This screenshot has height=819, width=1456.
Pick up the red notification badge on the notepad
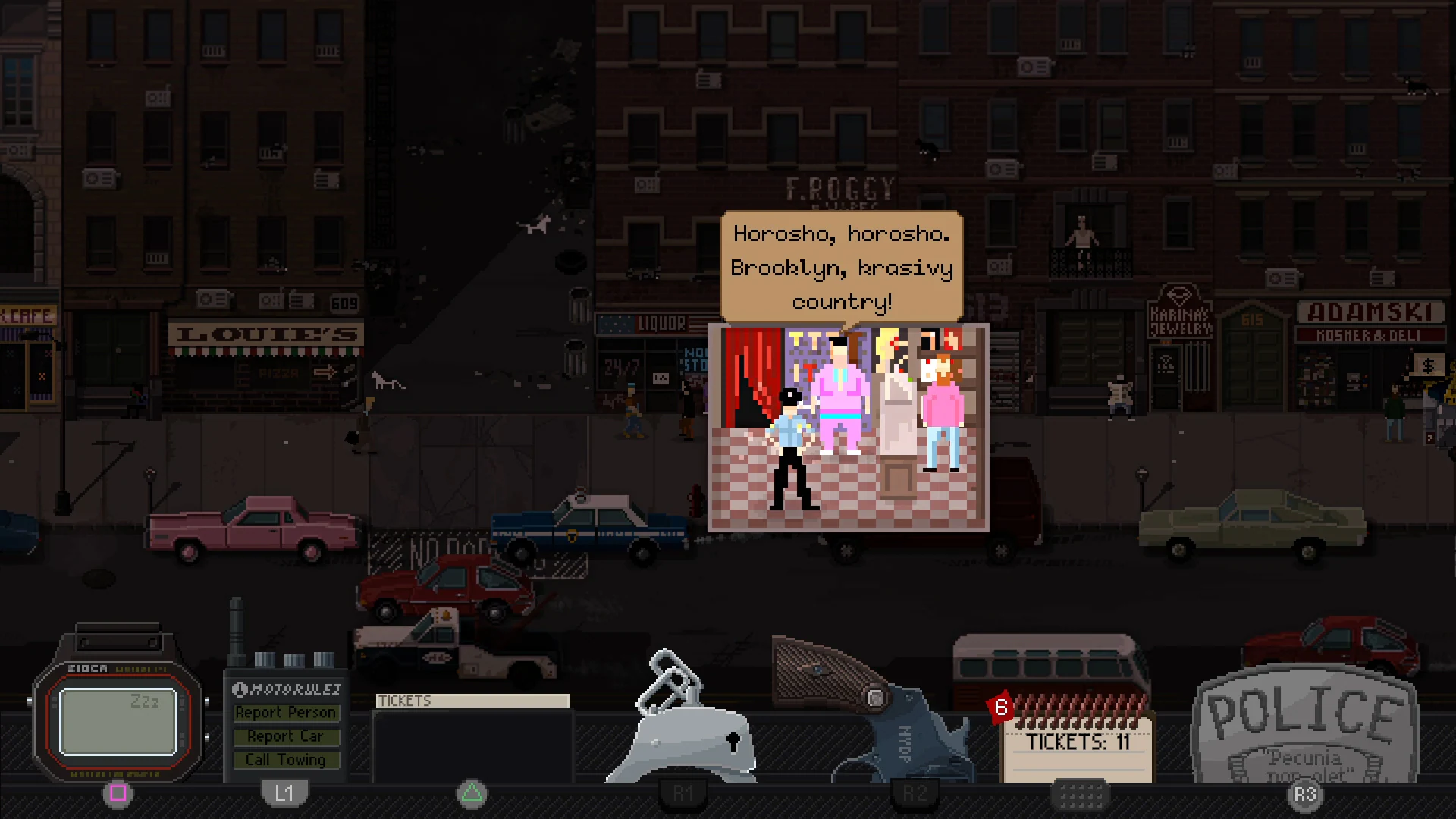1003,708
